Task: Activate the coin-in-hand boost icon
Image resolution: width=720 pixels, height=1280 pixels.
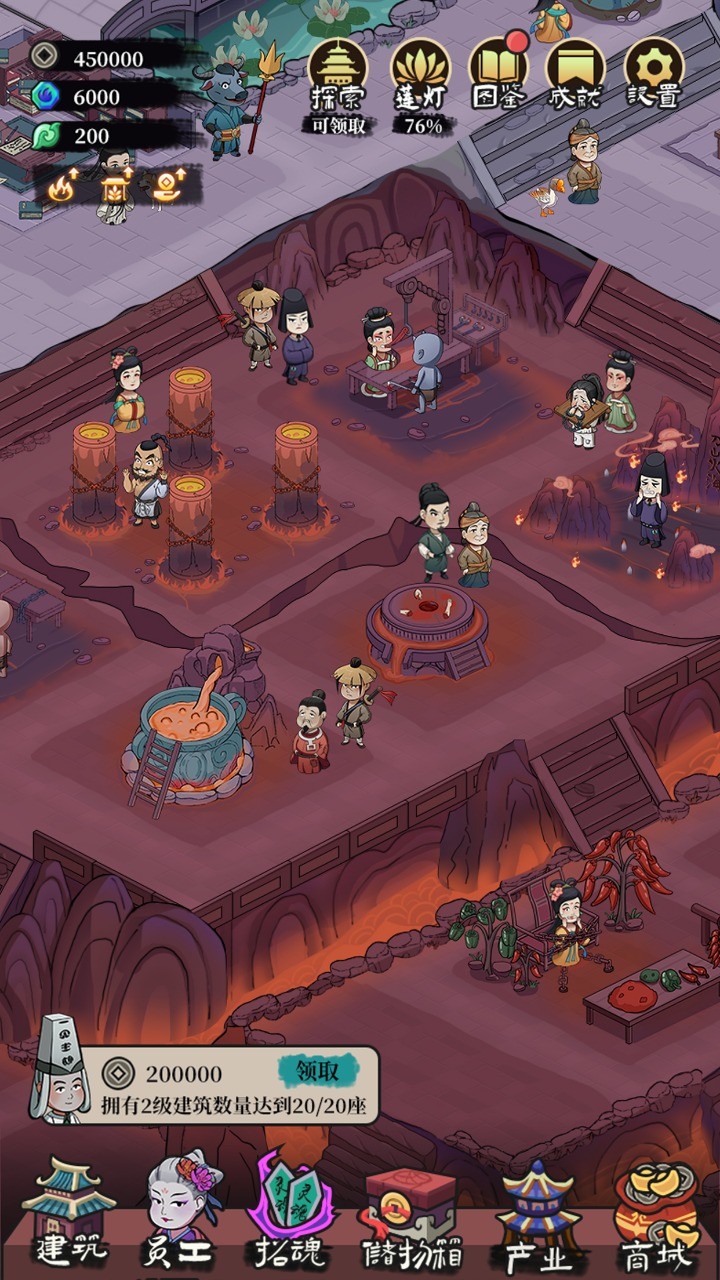Action: (x=168, y=188)
